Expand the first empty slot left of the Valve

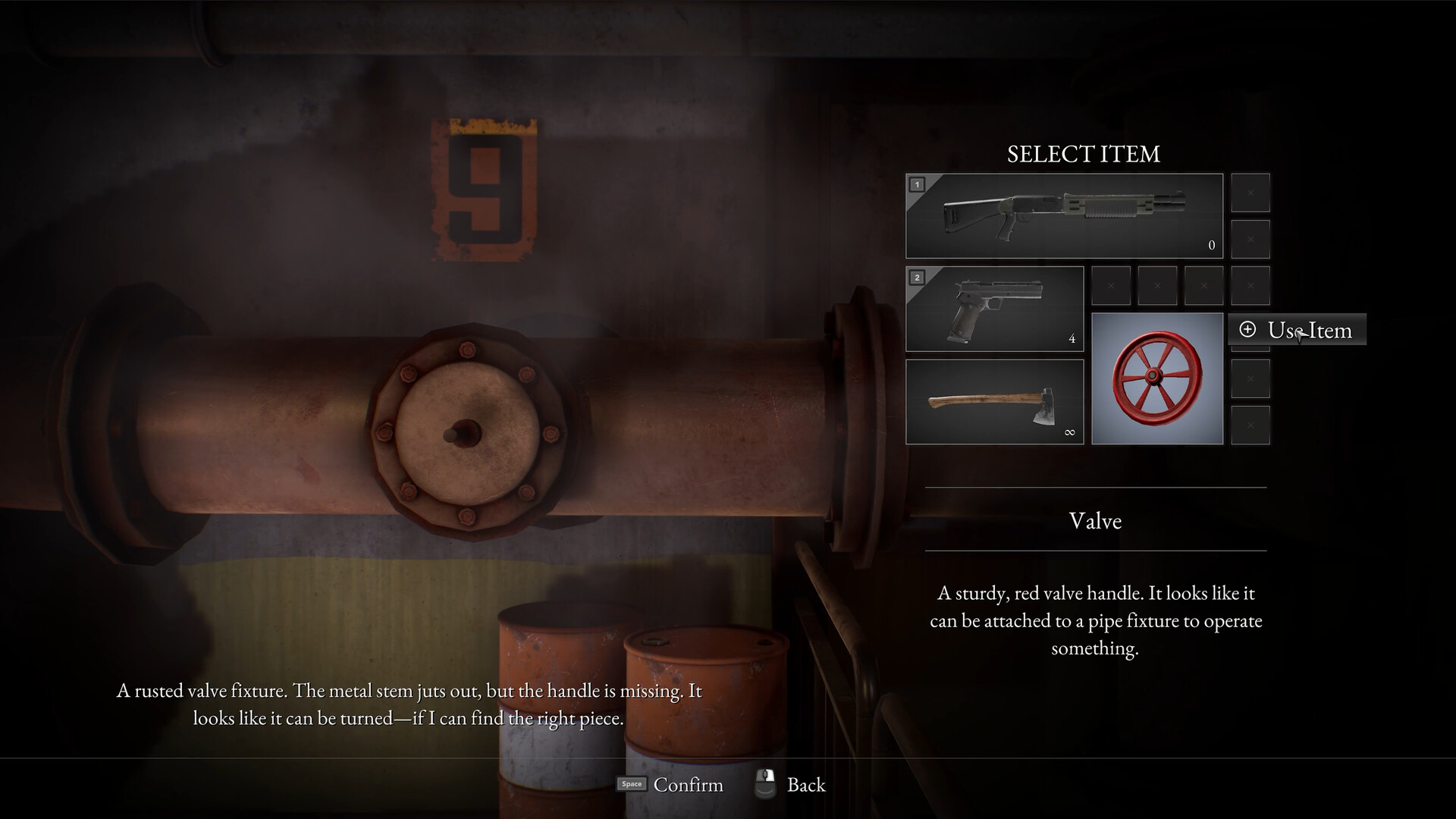tap(1111, 286)
